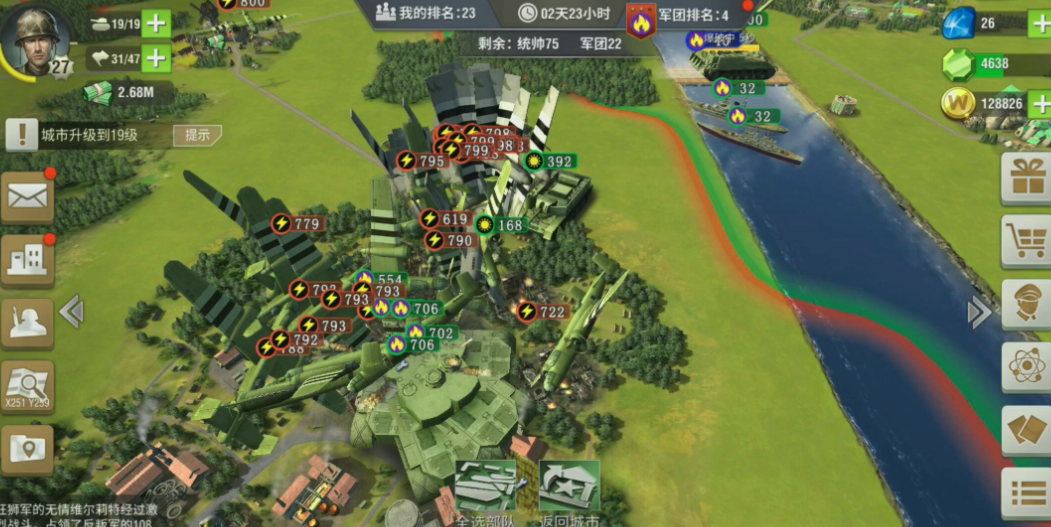The image size is (1051, 527).
Task: Open the gift box rewards icon
Action: click(x=1027, y=178)
